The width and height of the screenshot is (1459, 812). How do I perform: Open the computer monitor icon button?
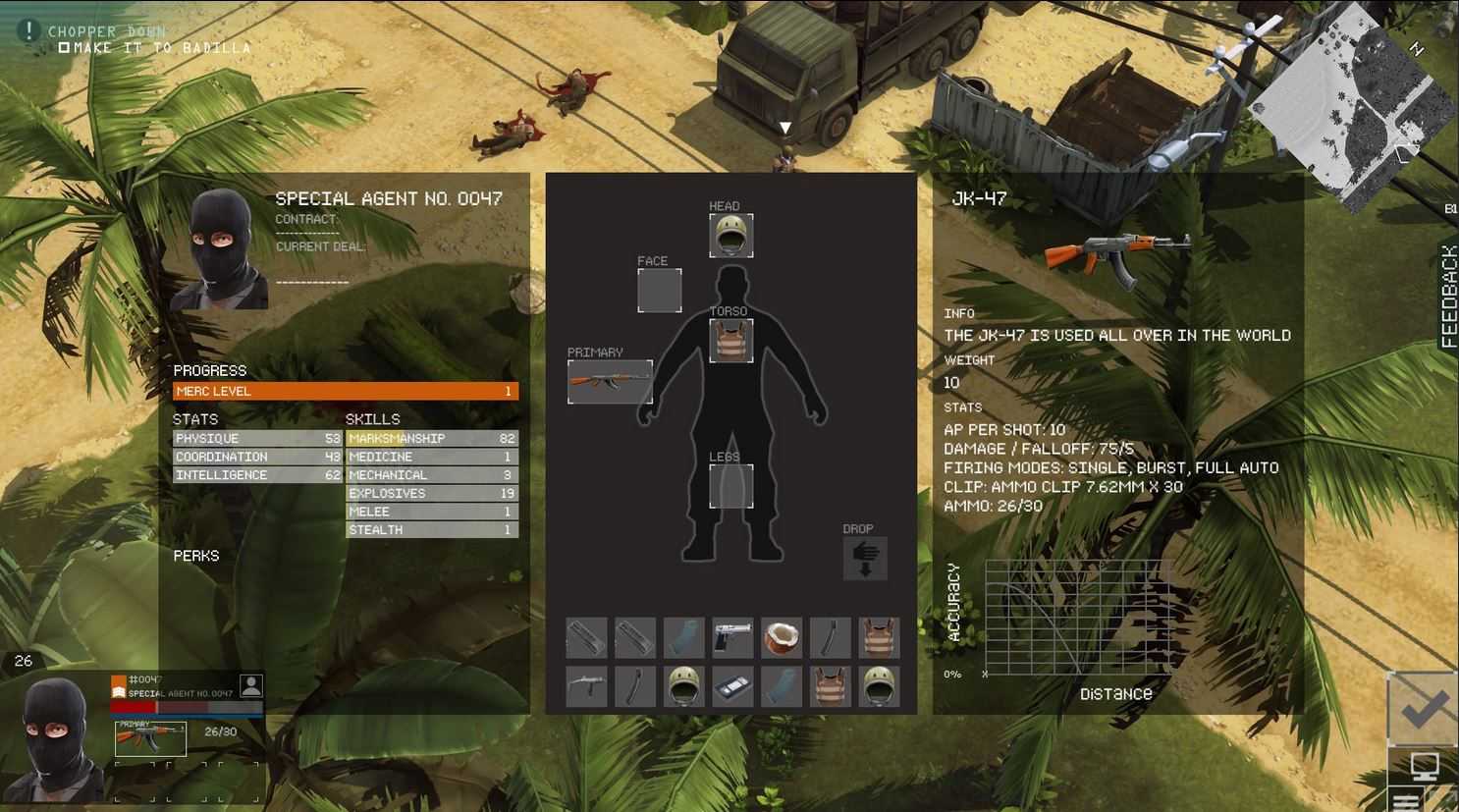click(1424, 765)
